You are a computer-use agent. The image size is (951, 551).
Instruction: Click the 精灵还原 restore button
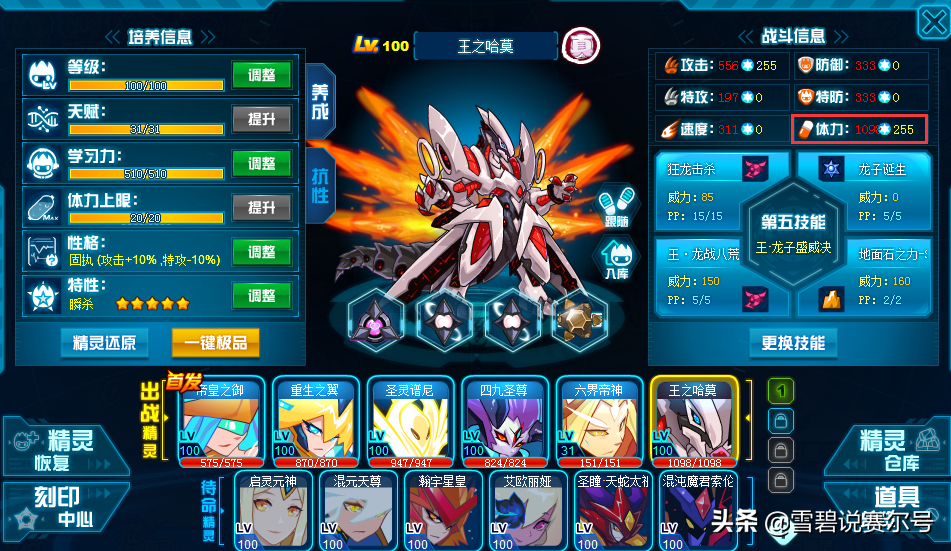[x=104, y=343]
